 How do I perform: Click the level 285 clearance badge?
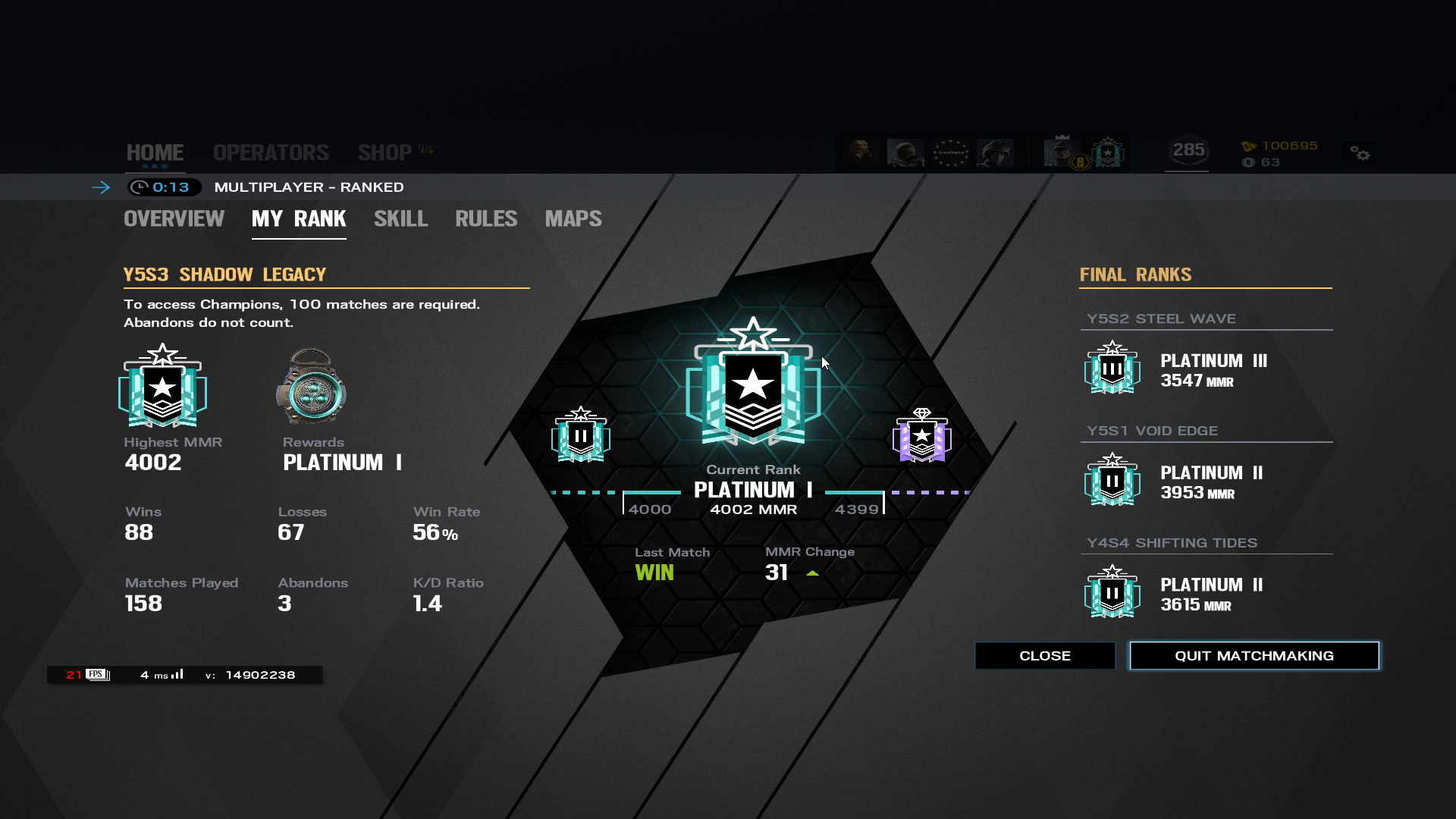(x=1188, y=151)
